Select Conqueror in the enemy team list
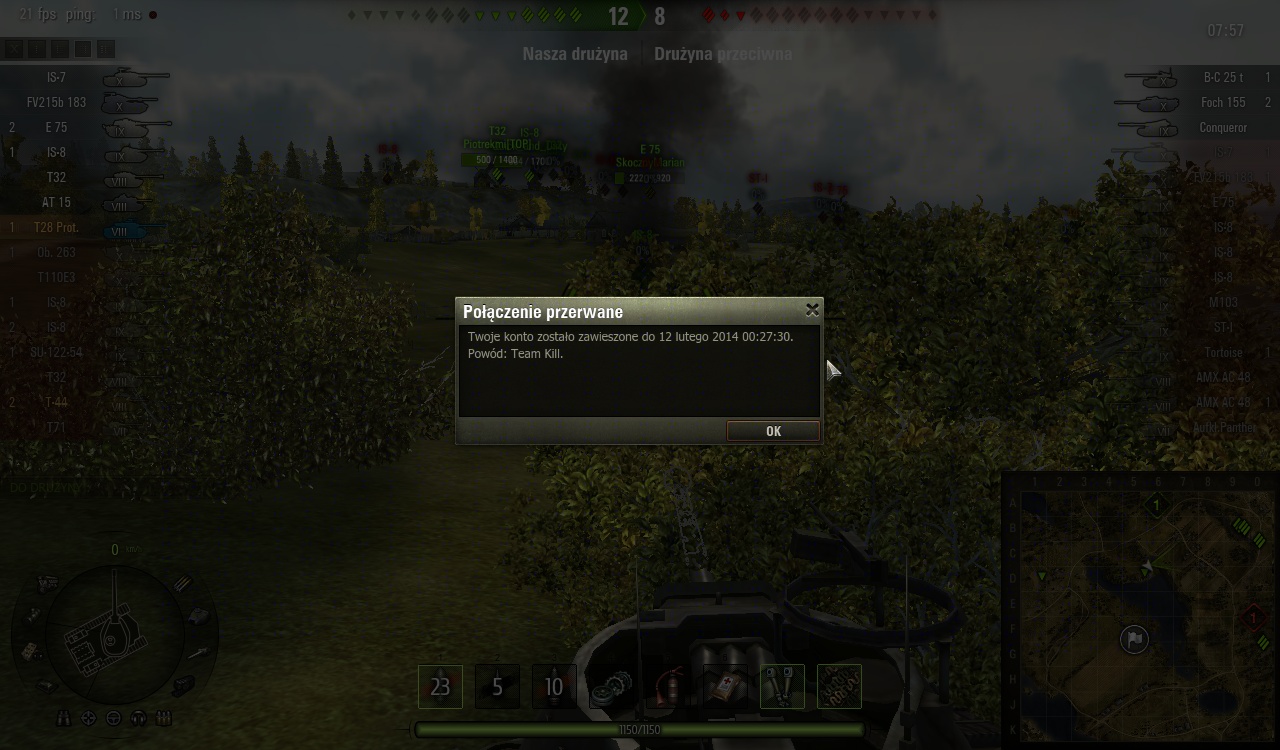 tap(1223, 127)
